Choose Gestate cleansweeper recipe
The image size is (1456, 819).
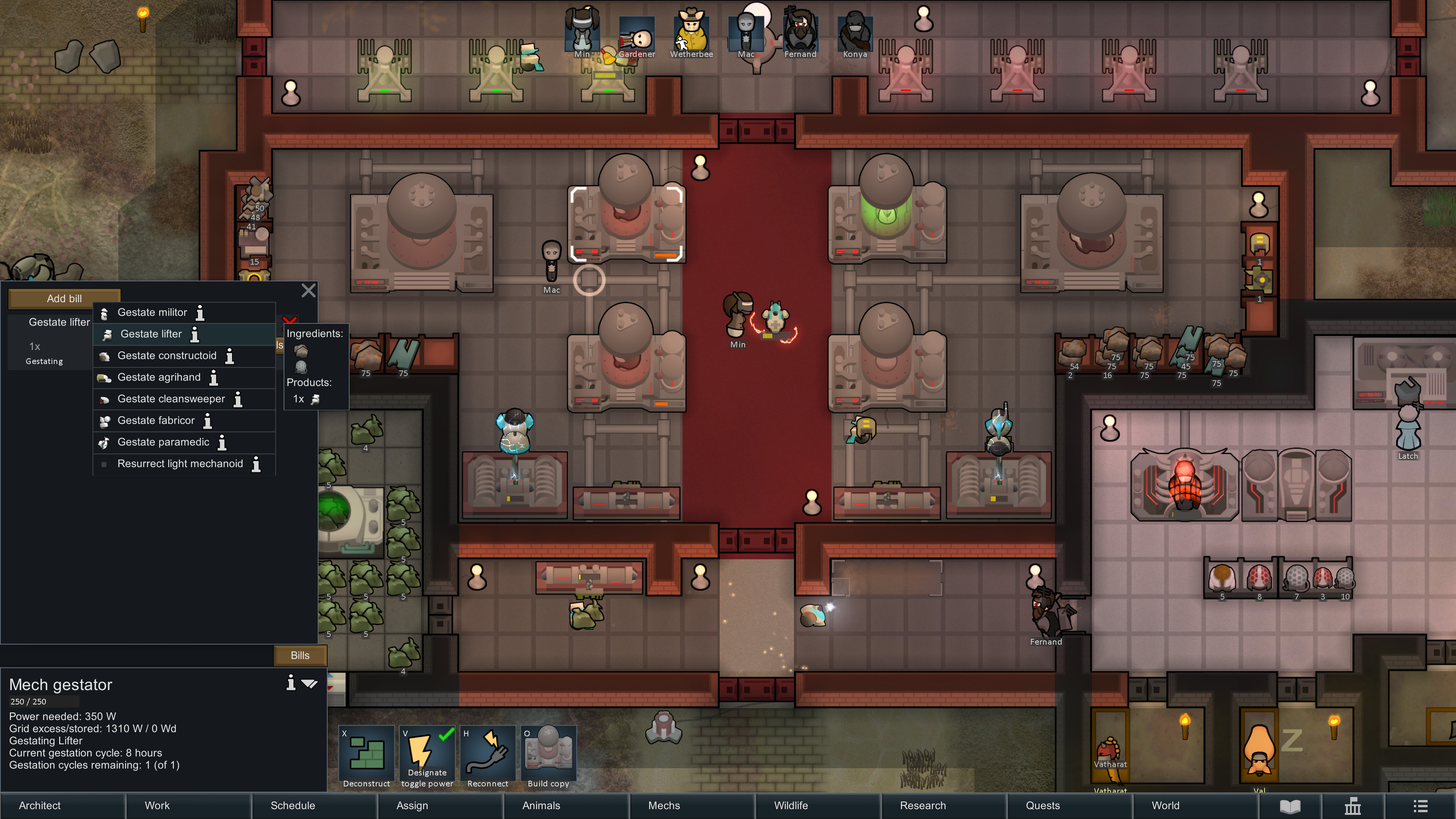click(171, 399)
